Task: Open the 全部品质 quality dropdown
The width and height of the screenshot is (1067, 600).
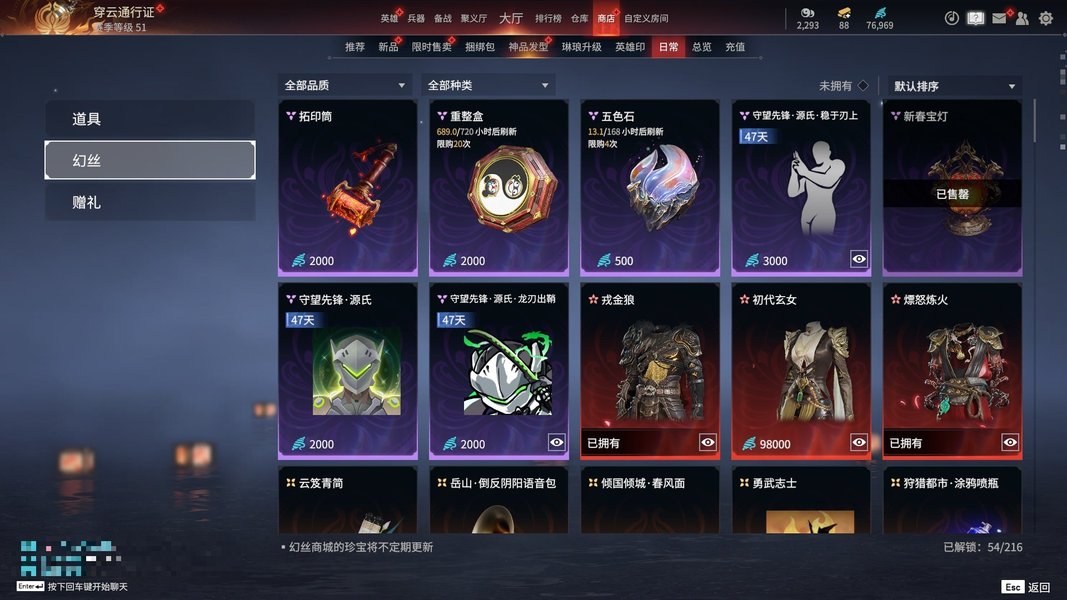Action: point(346,86)
